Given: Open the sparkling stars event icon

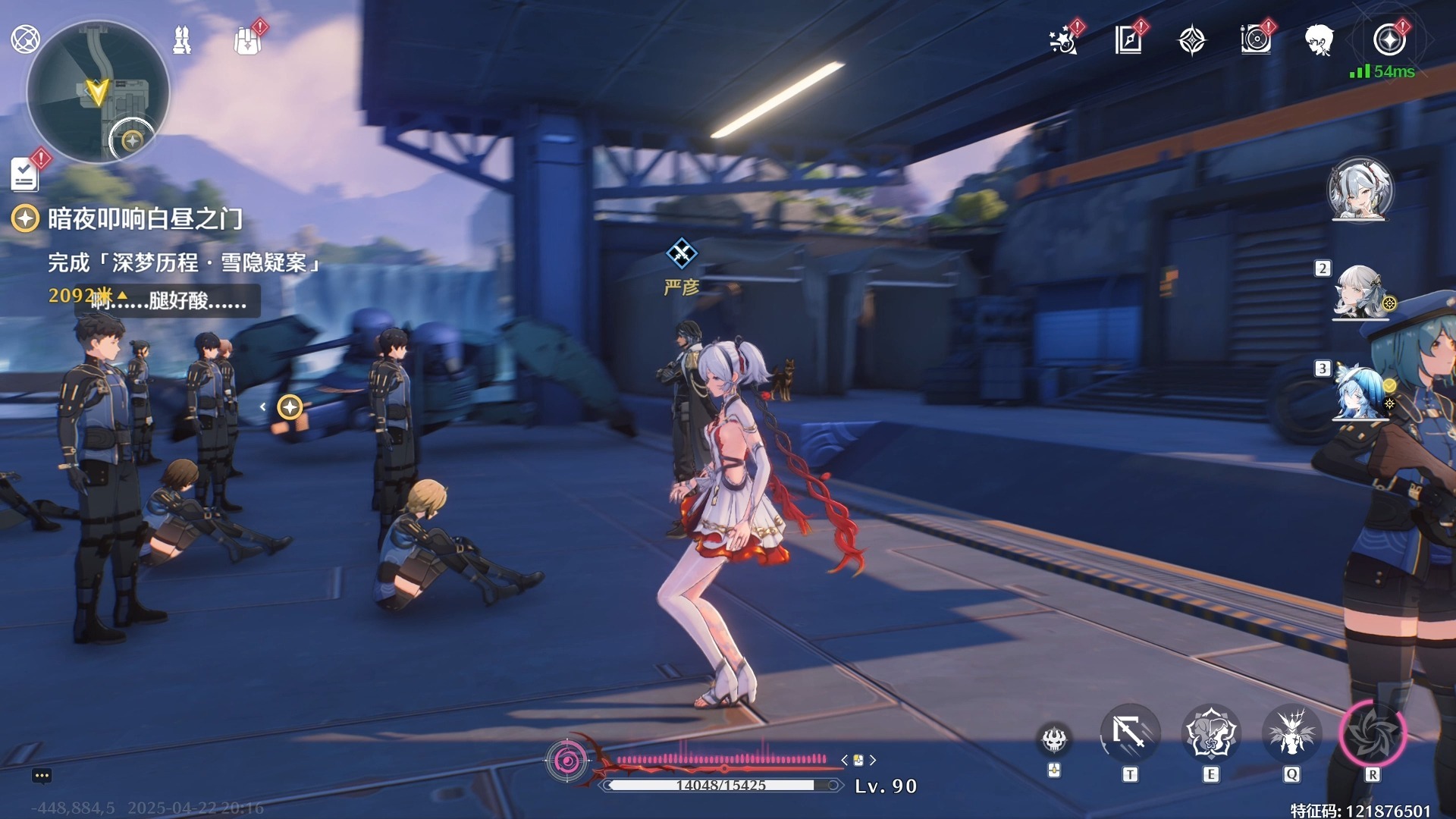Looking at the screenshot, I should coord(1064,40).
